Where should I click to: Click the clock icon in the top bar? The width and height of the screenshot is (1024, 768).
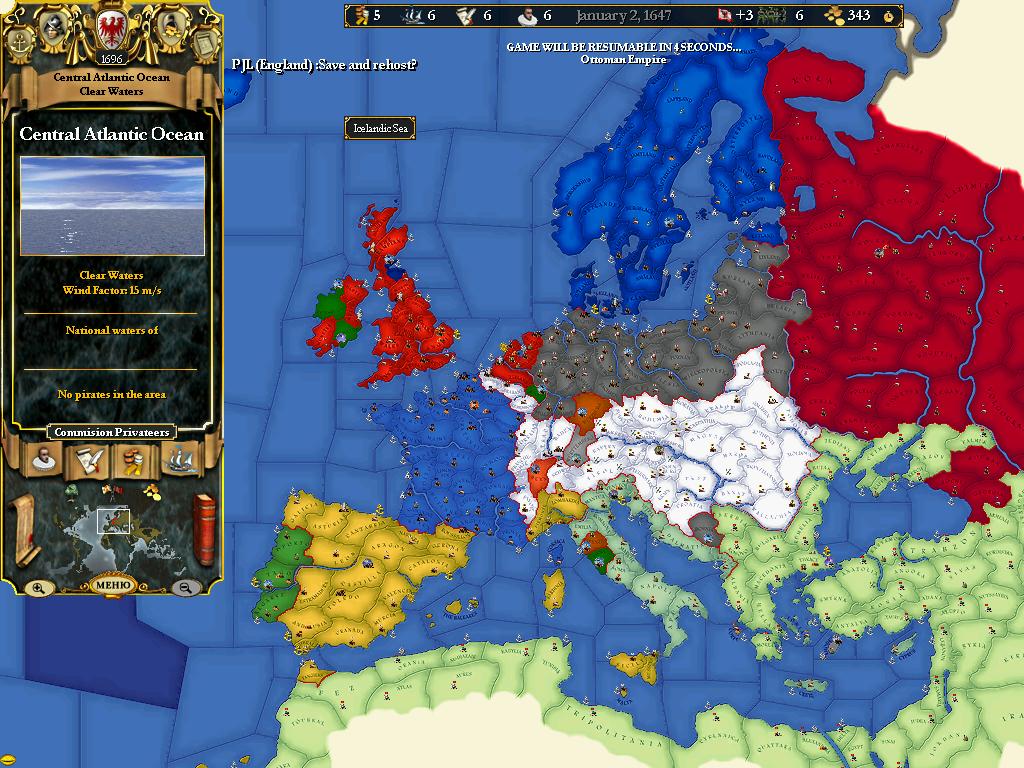(x=888, y=16)
